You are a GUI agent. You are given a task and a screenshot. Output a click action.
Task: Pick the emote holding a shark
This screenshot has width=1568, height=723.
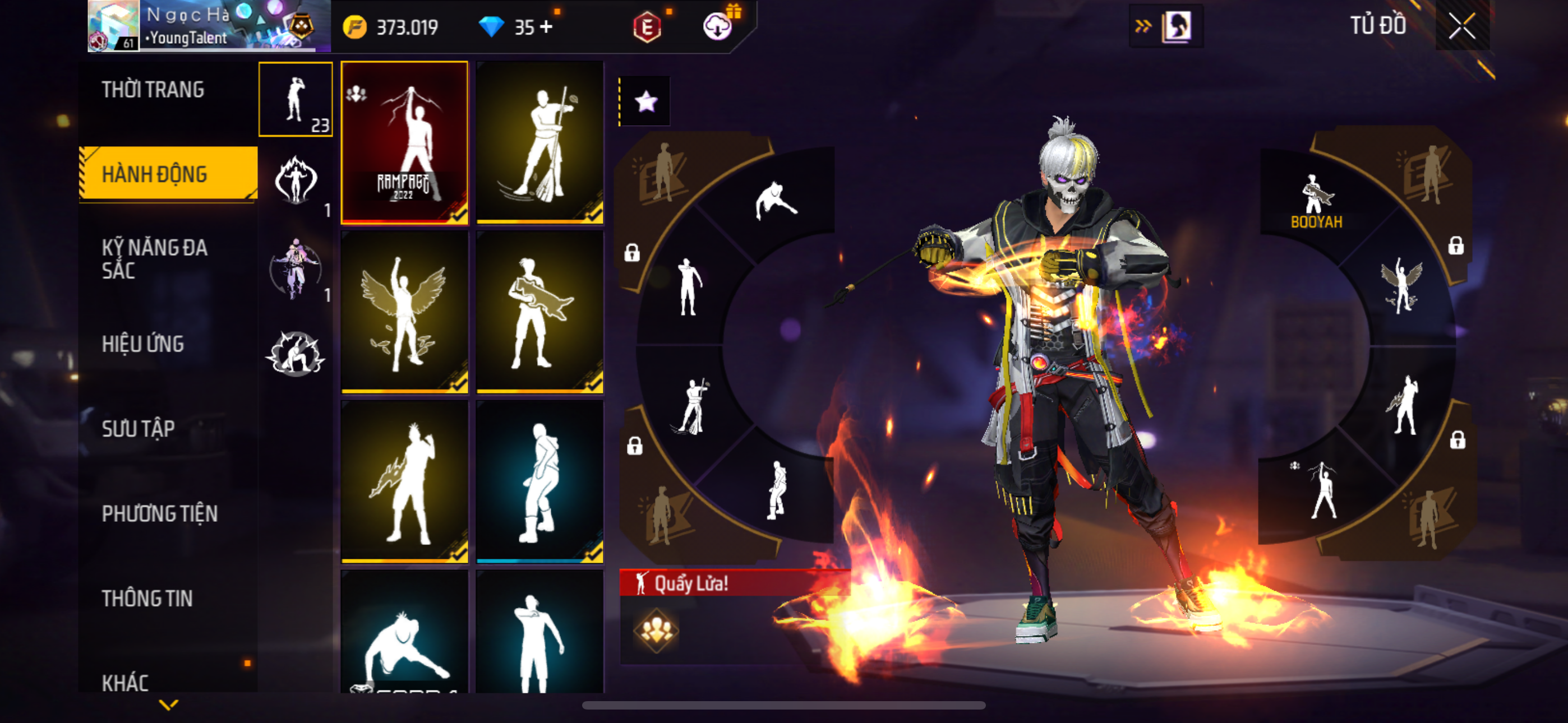pyautogui.click(x=540, y=312)
